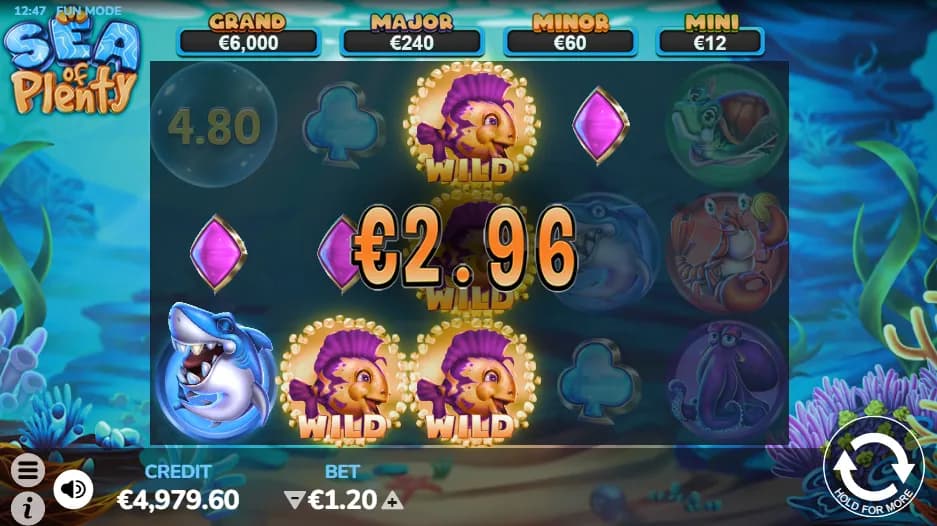Open the hamburger menu
The width and height of the screenshot is (937, 526).
coord(28,469)
